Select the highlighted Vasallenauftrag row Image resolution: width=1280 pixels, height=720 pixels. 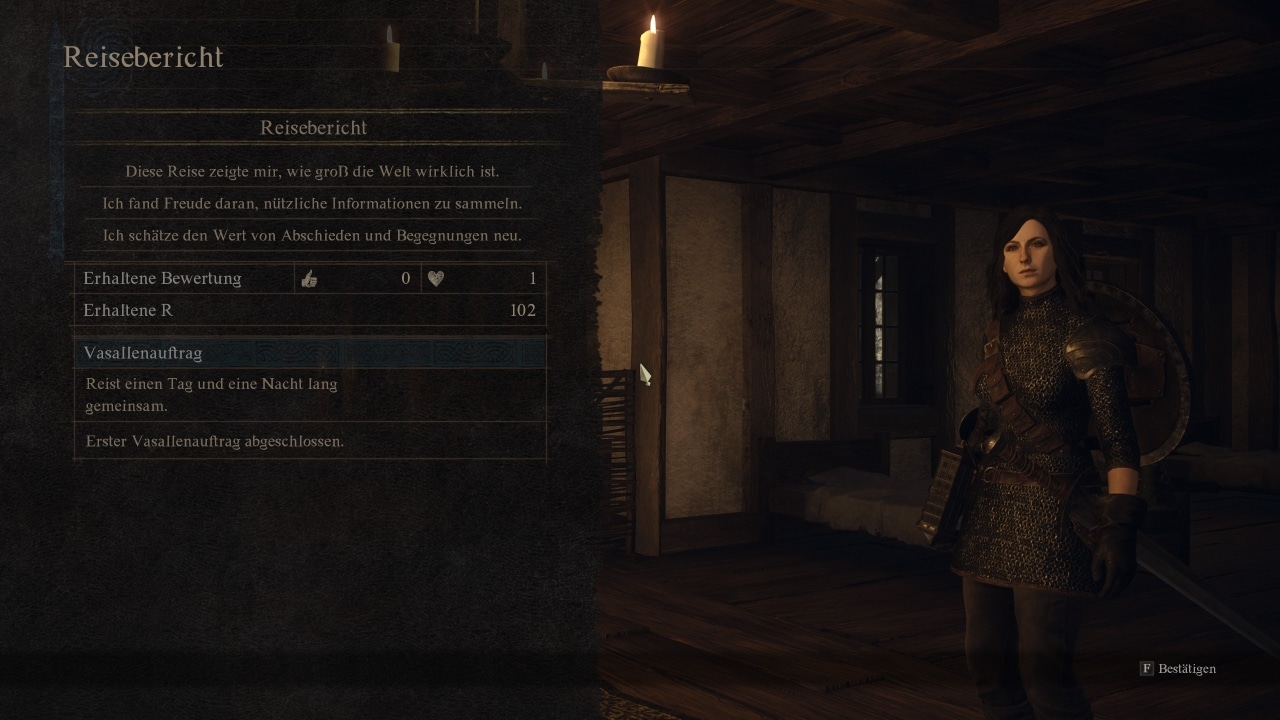tap(310, 353)
